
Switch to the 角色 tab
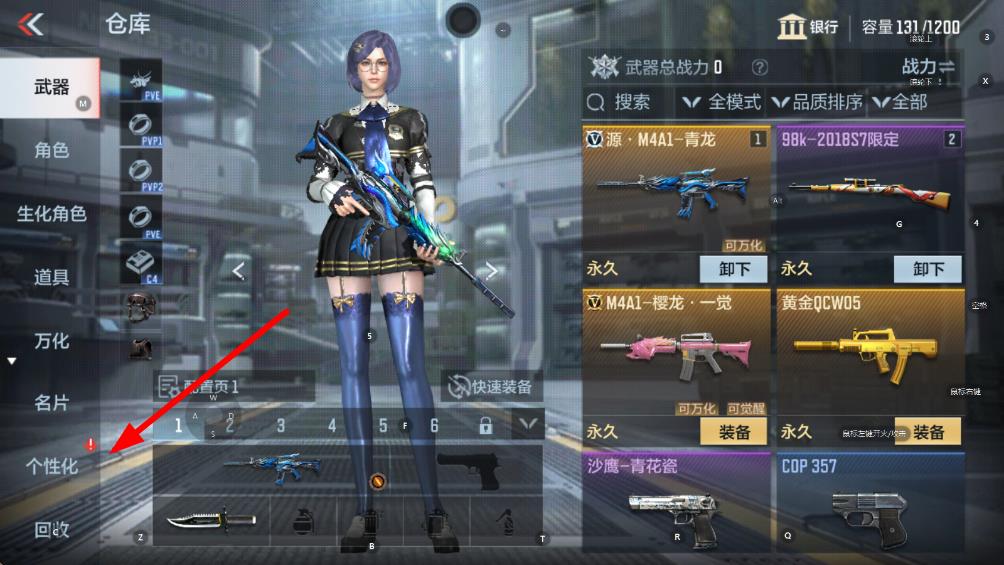tap(51, 151)
